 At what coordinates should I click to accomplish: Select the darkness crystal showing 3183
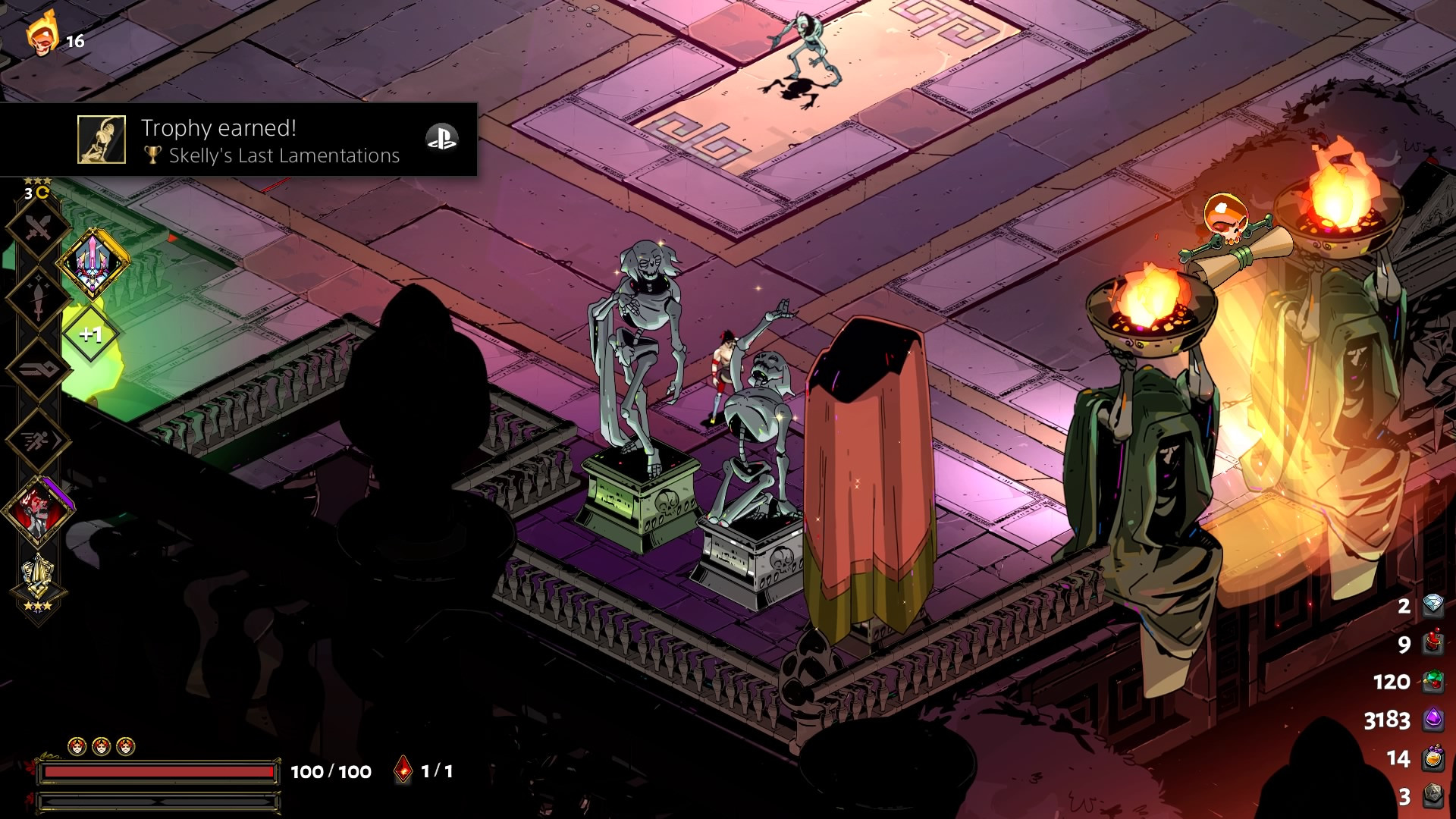pyautogui.click(x=1434, y=718)
